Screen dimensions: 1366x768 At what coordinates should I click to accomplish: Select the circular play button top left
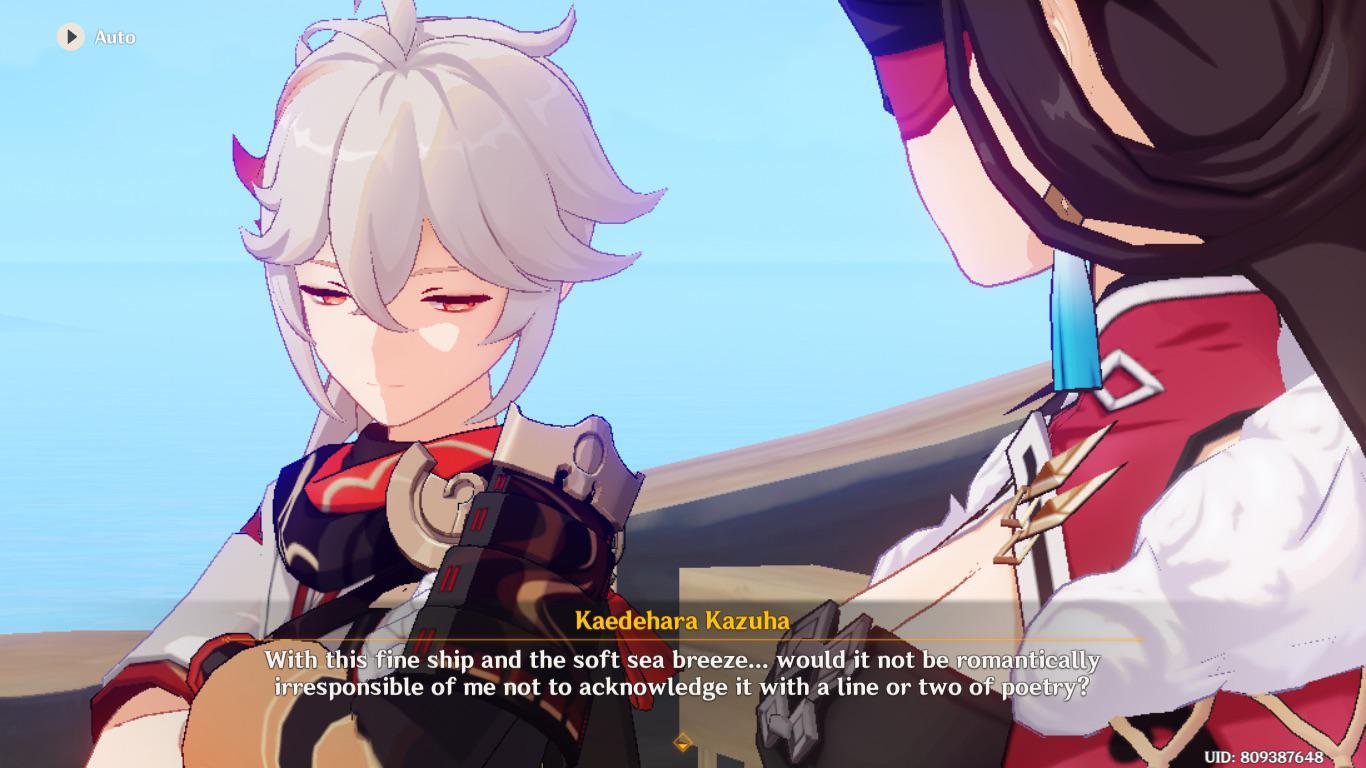tap(69, 37)
